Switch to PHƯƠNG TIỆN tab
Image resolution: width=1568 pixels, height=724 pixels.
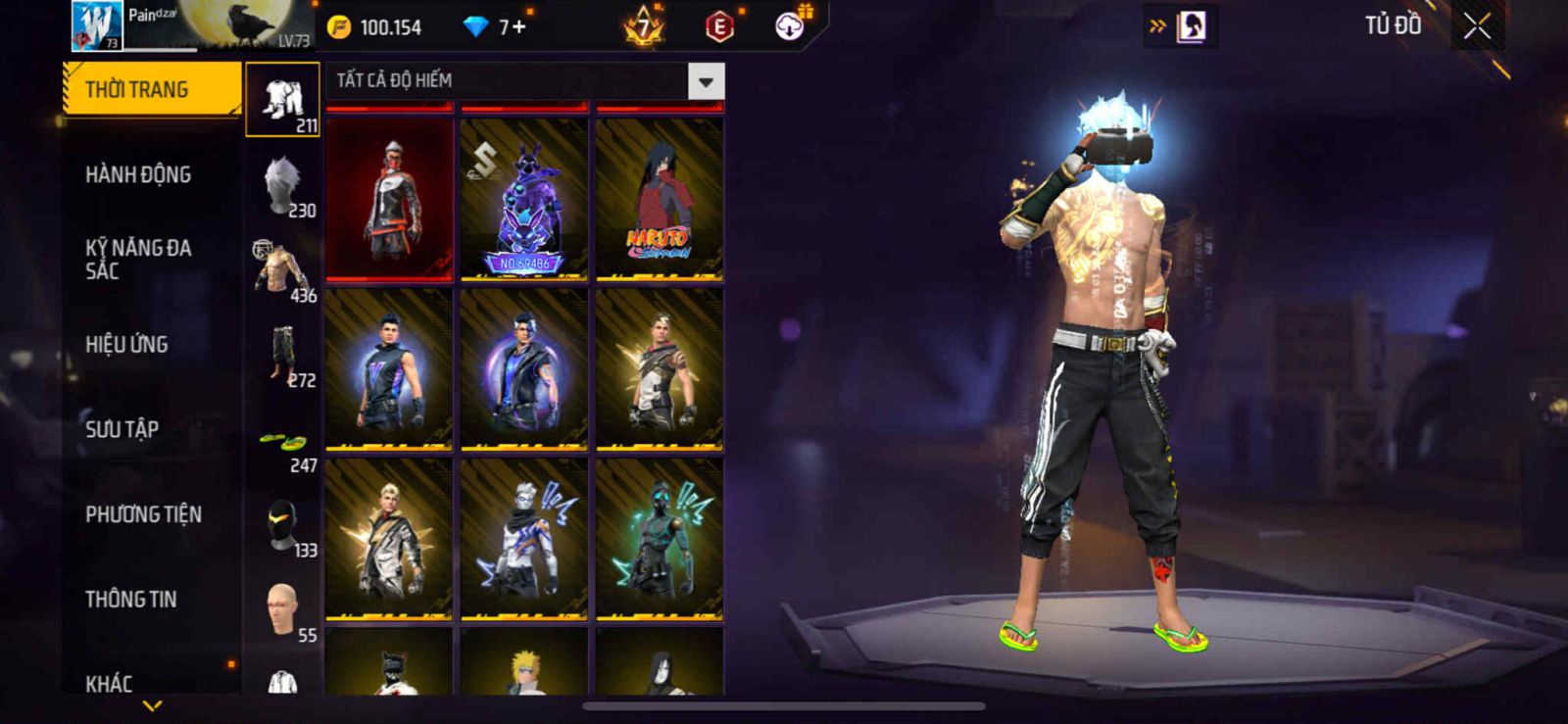click(x=143, y=514)
